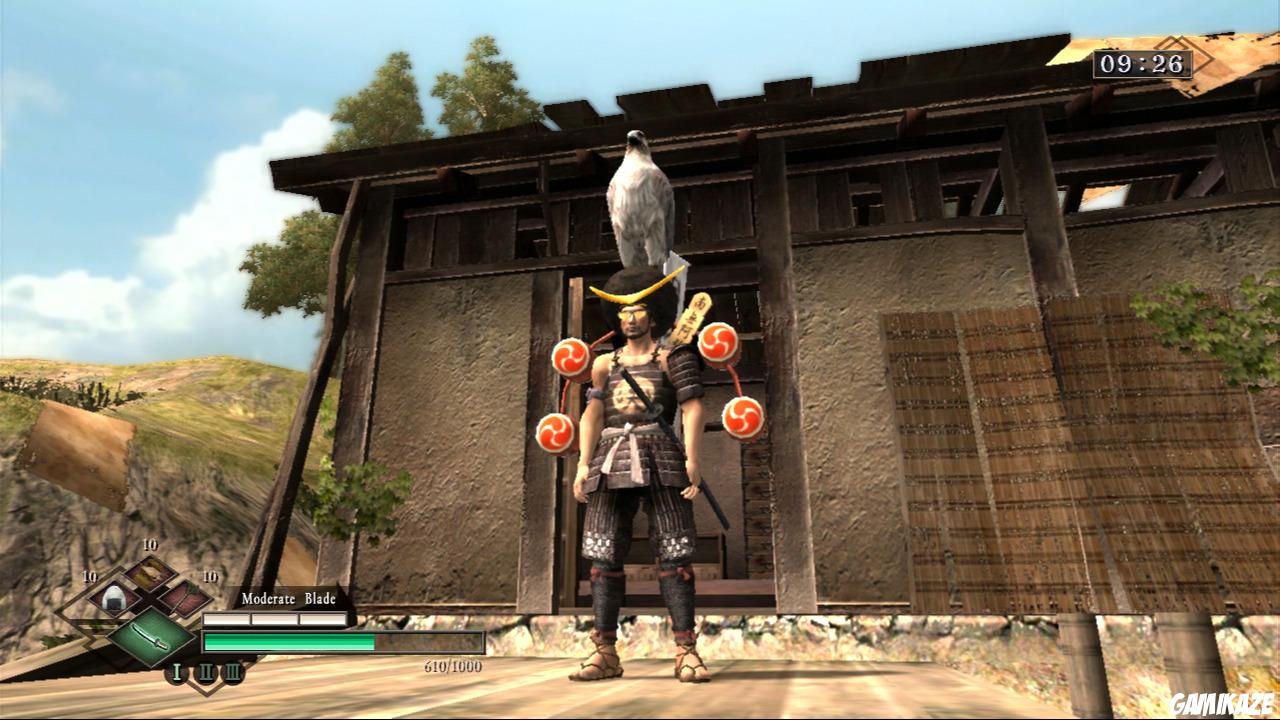
Task: Open the Moderate Blade weapon details
Action: (288, 599)
